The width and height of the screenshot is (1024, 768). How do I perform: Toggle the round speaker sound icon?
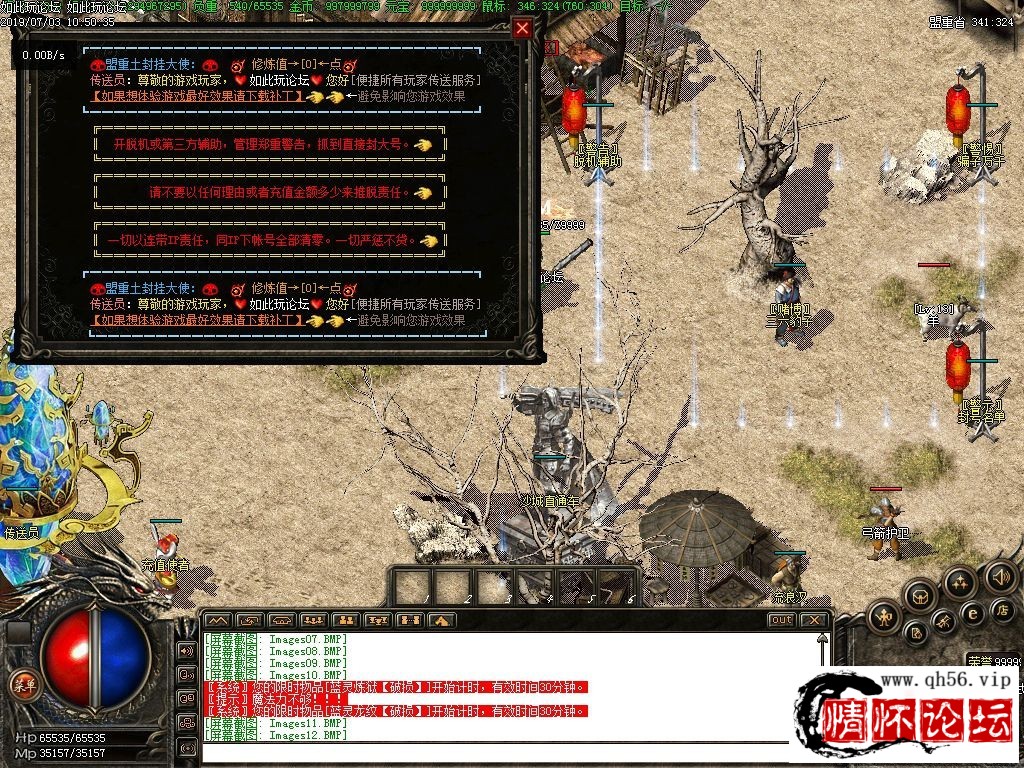click(1001, 577)
